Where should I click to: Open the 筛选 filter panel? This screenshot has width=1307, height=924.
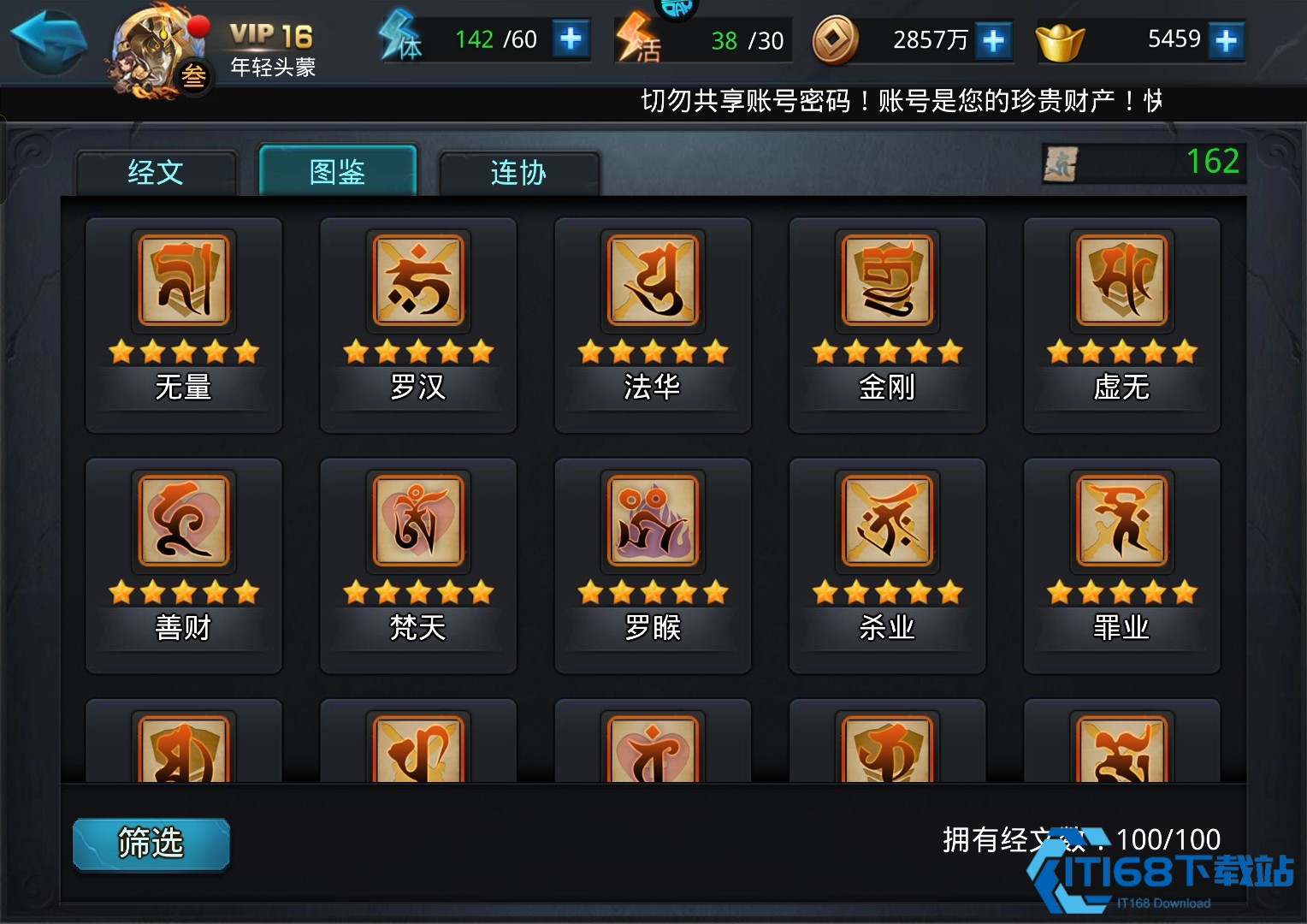pos(151,843)
